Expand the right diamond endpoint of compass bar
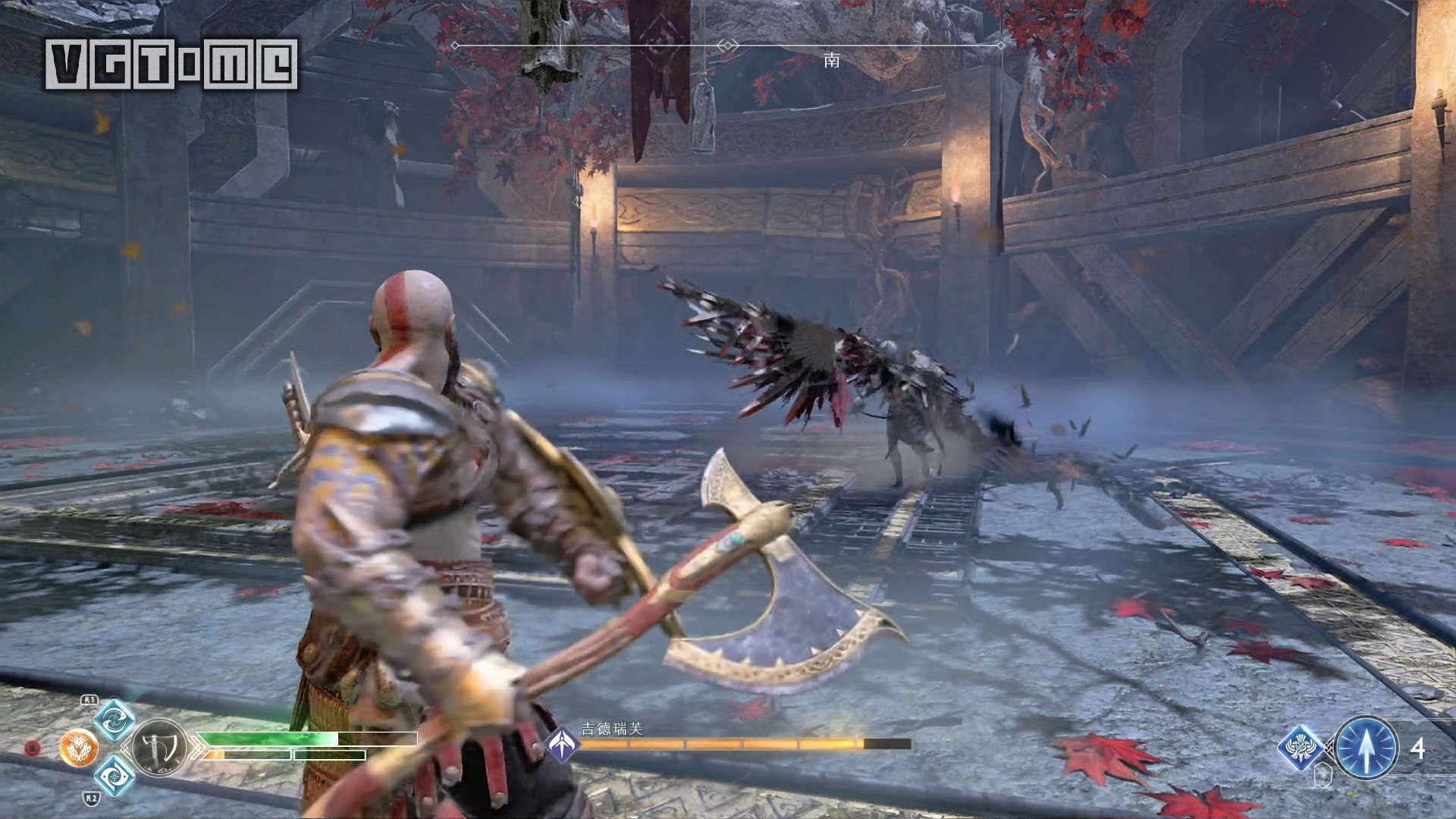 (x=1001, y=45)
